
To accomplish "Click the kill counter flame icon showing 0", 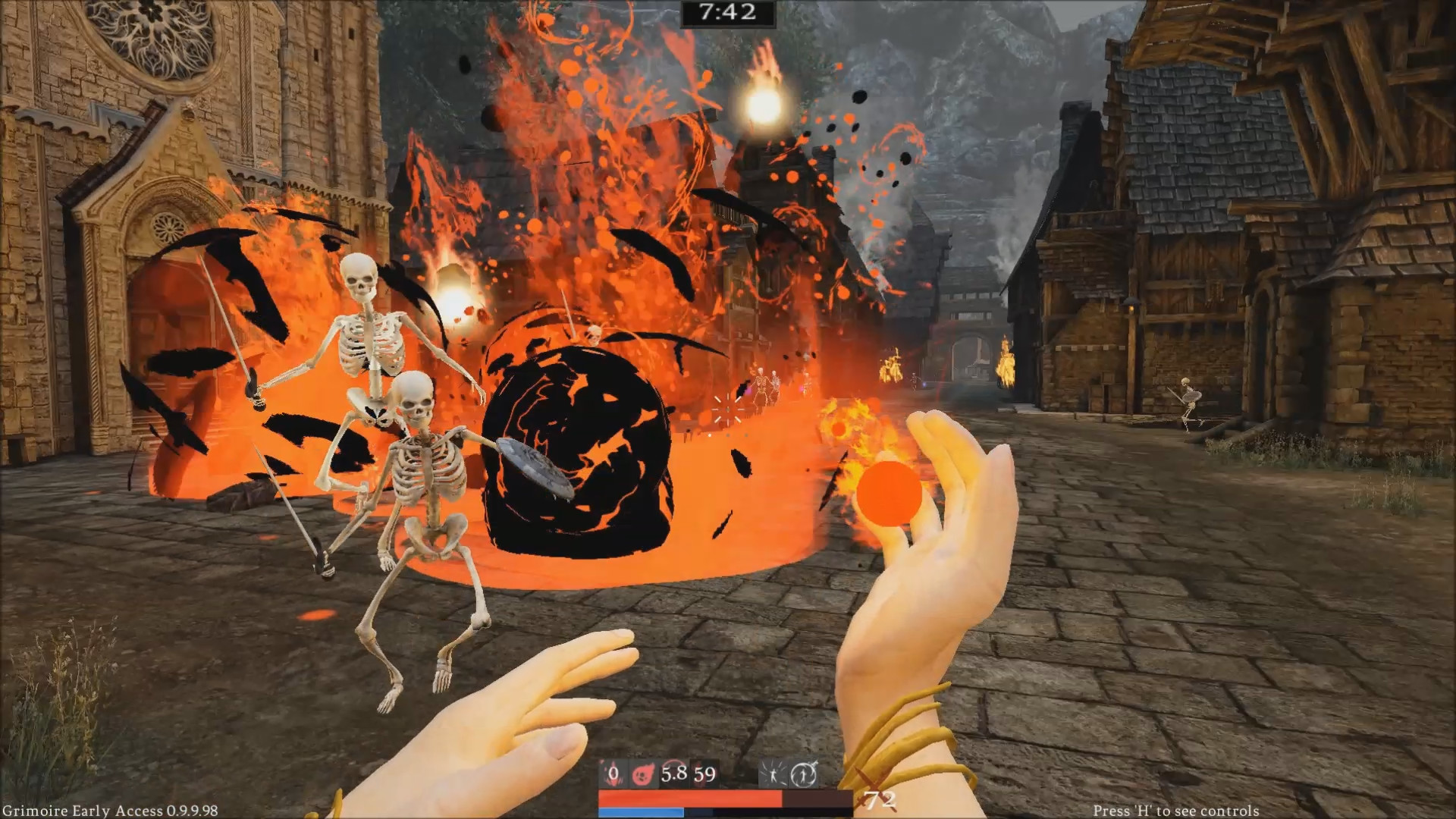I will (613, 773).
